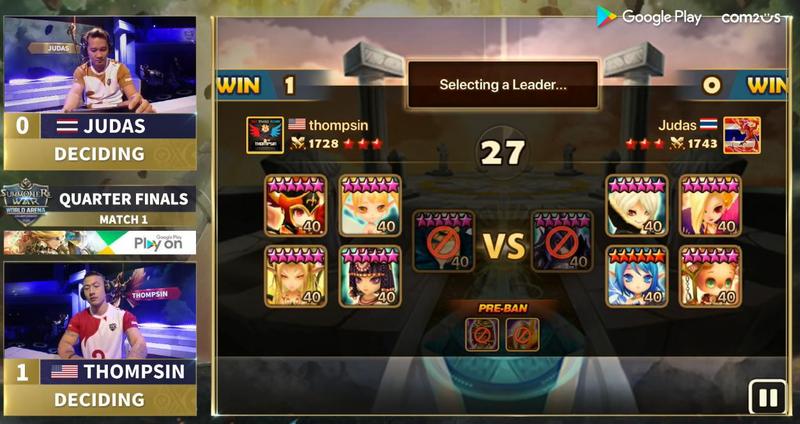
Task: Select the red-armored monster as thompsin's leader
Action: pos(296,206)
